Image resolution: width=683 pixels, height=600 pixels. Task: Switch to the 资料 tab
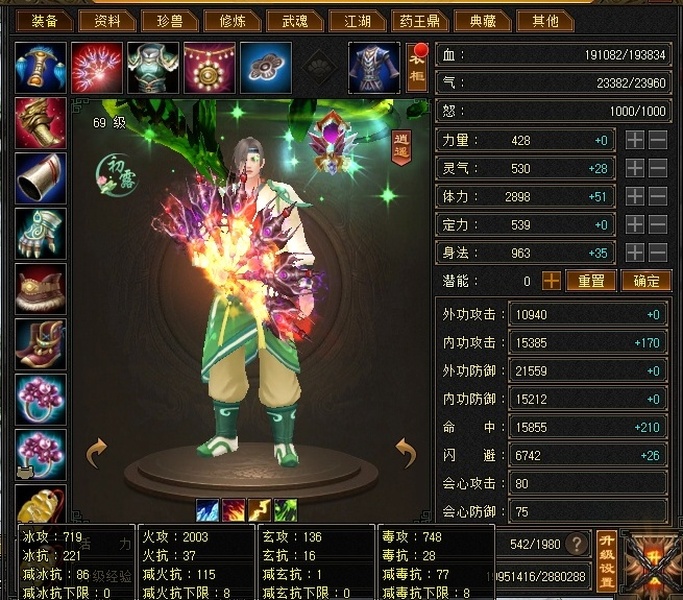(x=107, y=20)
